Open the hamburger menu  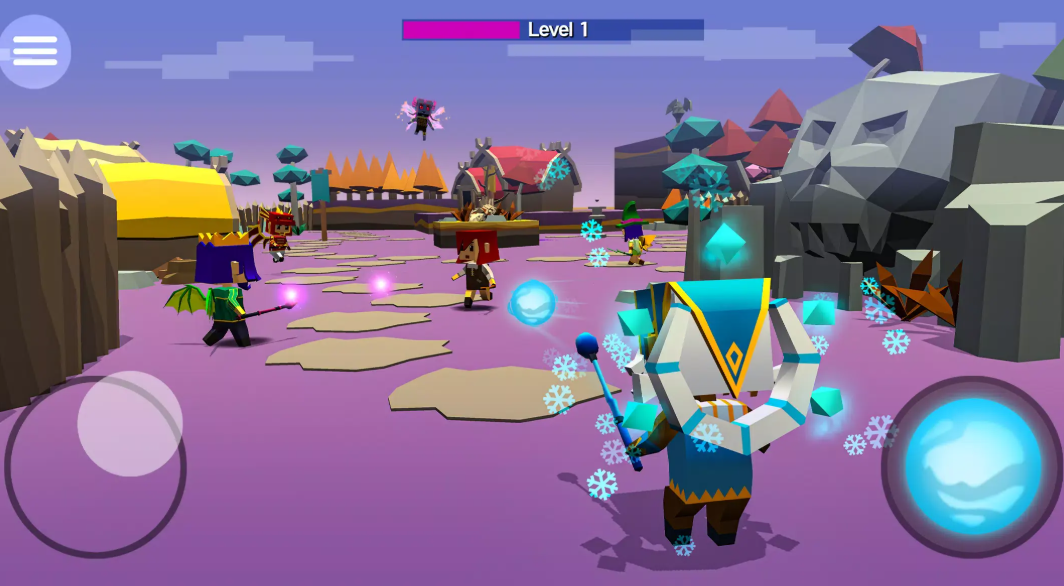coord(35,51)
